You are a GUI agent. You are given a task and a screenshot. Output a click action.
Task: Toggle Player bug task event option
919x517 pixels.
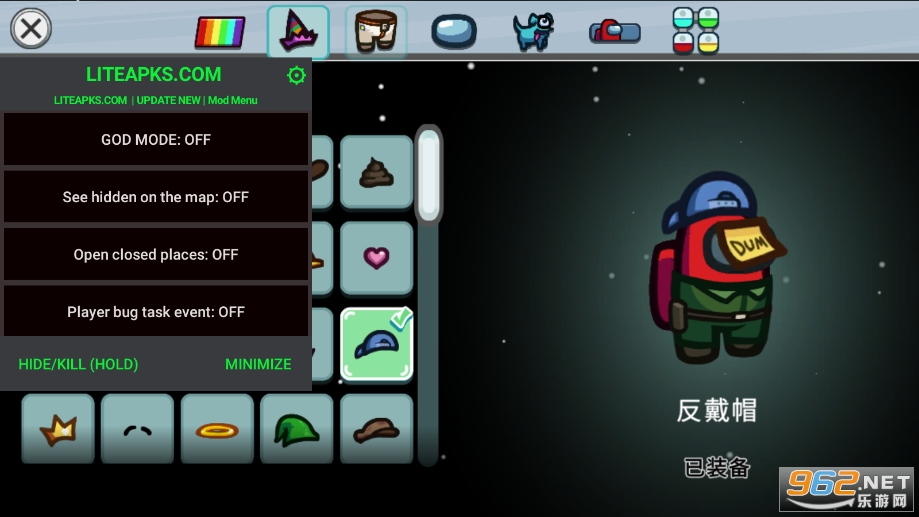click(156, 312)
